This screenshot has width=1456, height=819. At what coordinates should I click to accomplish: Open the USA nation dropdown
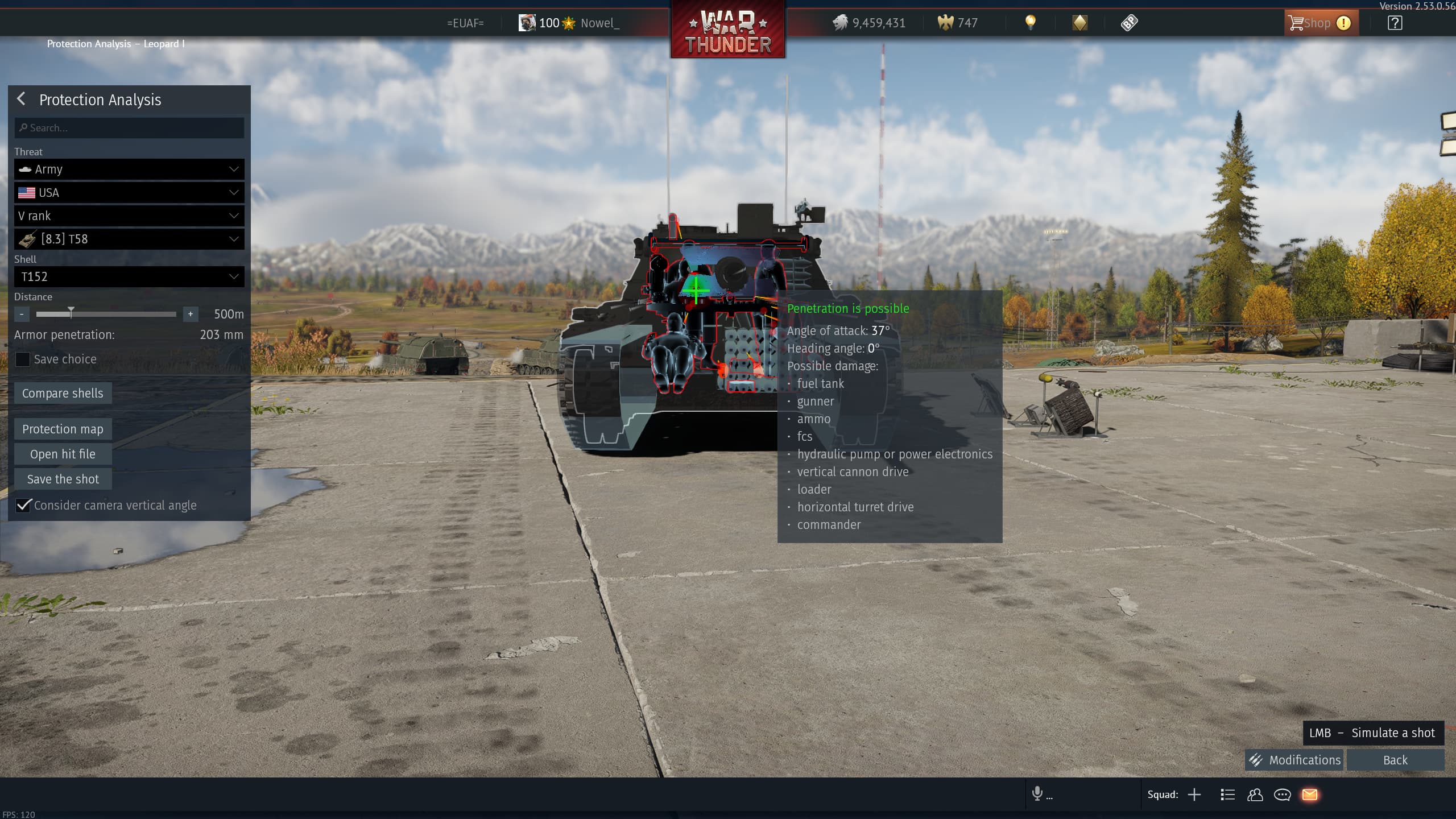coord(129,193)
